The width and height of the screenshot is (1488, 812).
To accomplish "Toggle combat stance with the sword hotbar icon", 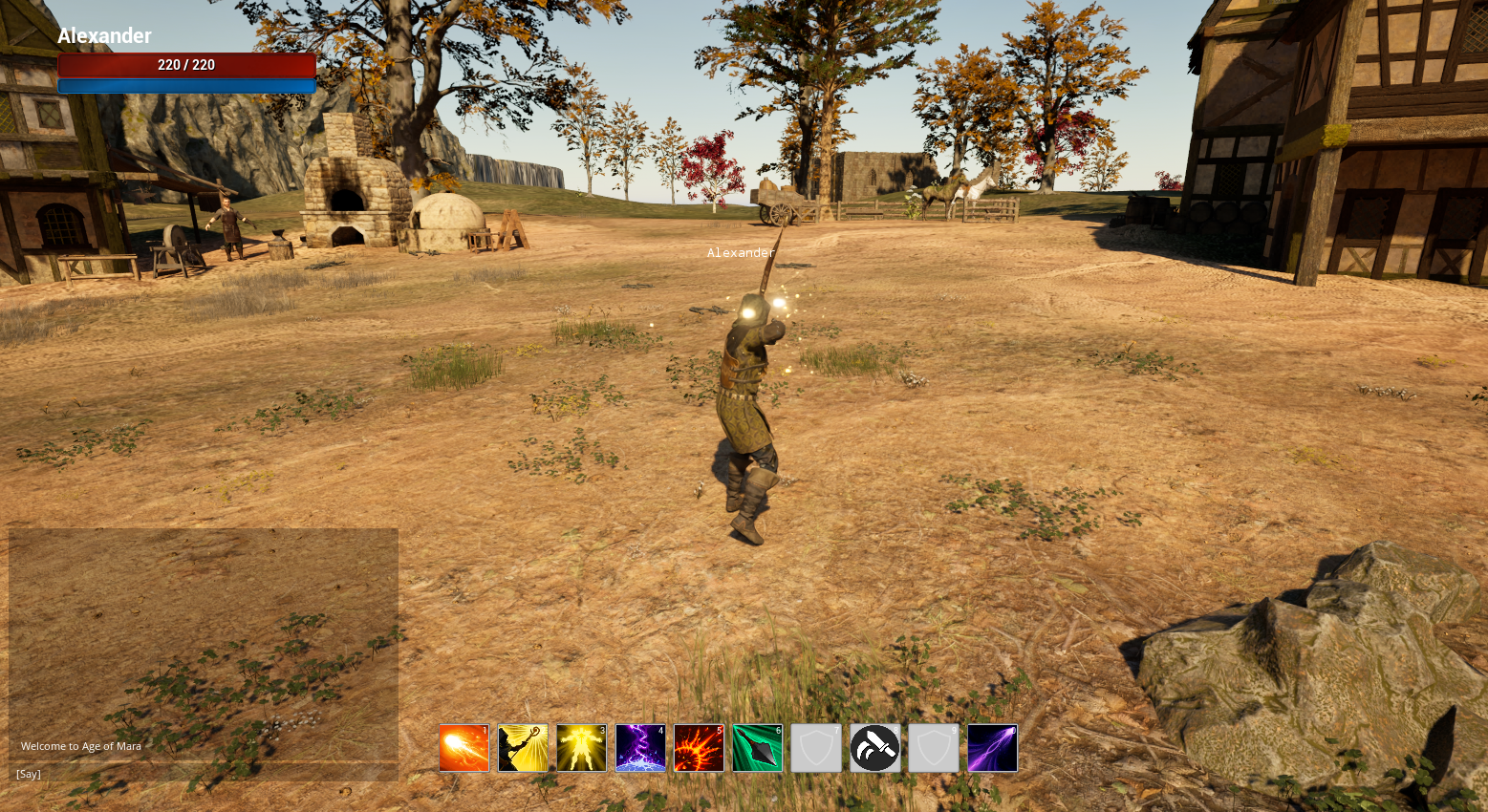I will tap(874, 748).
